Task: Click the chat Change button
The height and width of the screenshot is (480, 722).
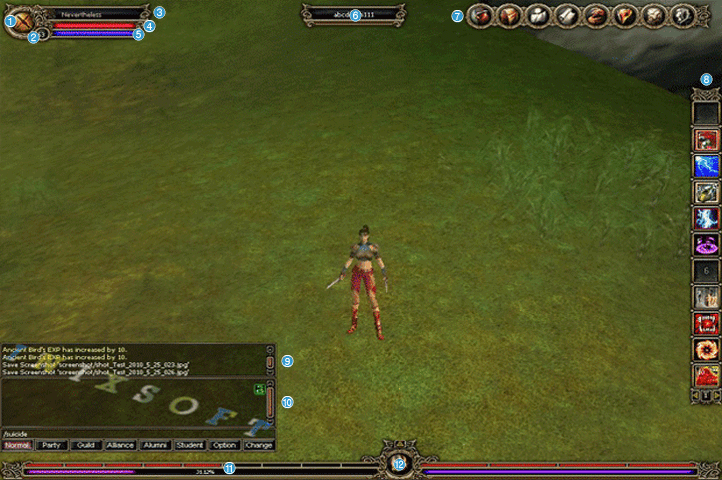Action: 258,445
